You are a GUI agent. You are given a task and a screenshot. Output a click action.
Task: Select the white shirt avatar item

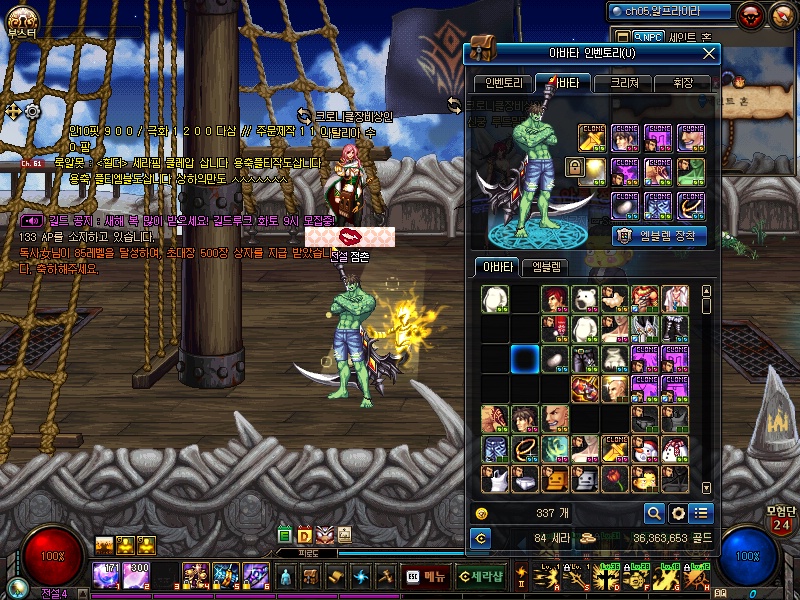click(x=495, y=299)
